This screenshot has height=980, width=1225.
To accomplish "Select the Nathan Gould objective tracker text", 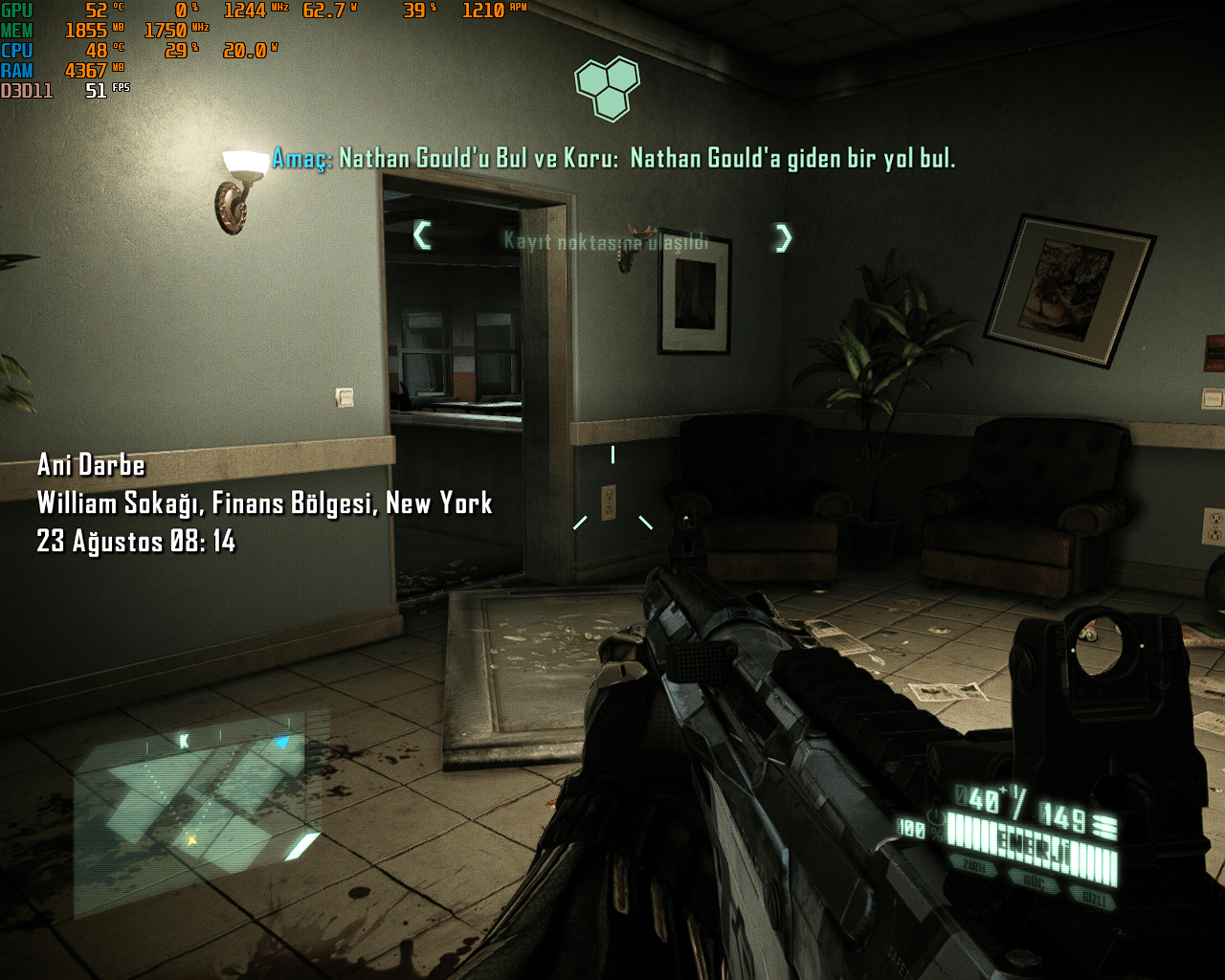I will (613, 159).
